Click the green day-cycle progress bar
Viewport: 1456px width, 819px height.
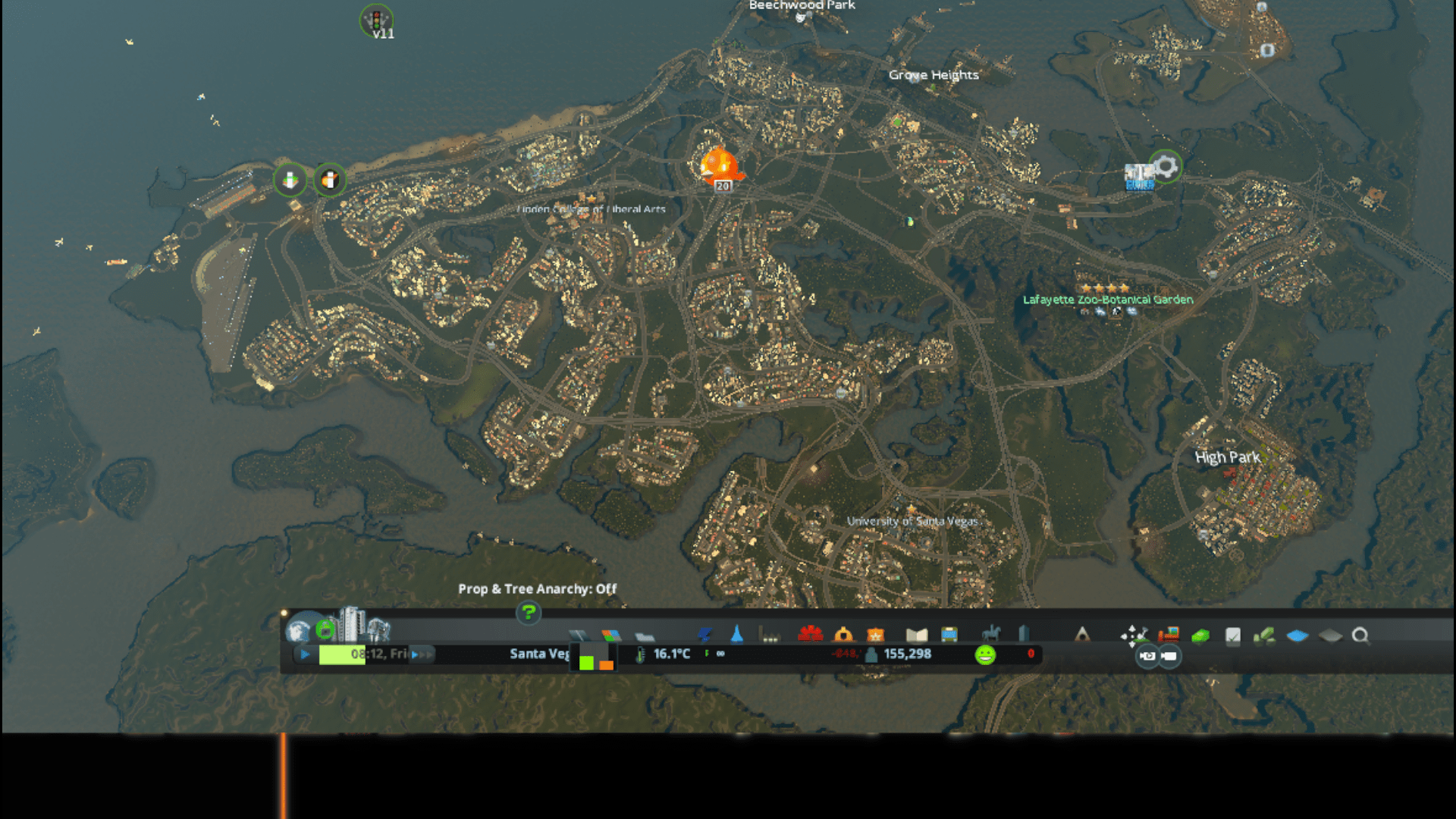(x=340, y=654)
